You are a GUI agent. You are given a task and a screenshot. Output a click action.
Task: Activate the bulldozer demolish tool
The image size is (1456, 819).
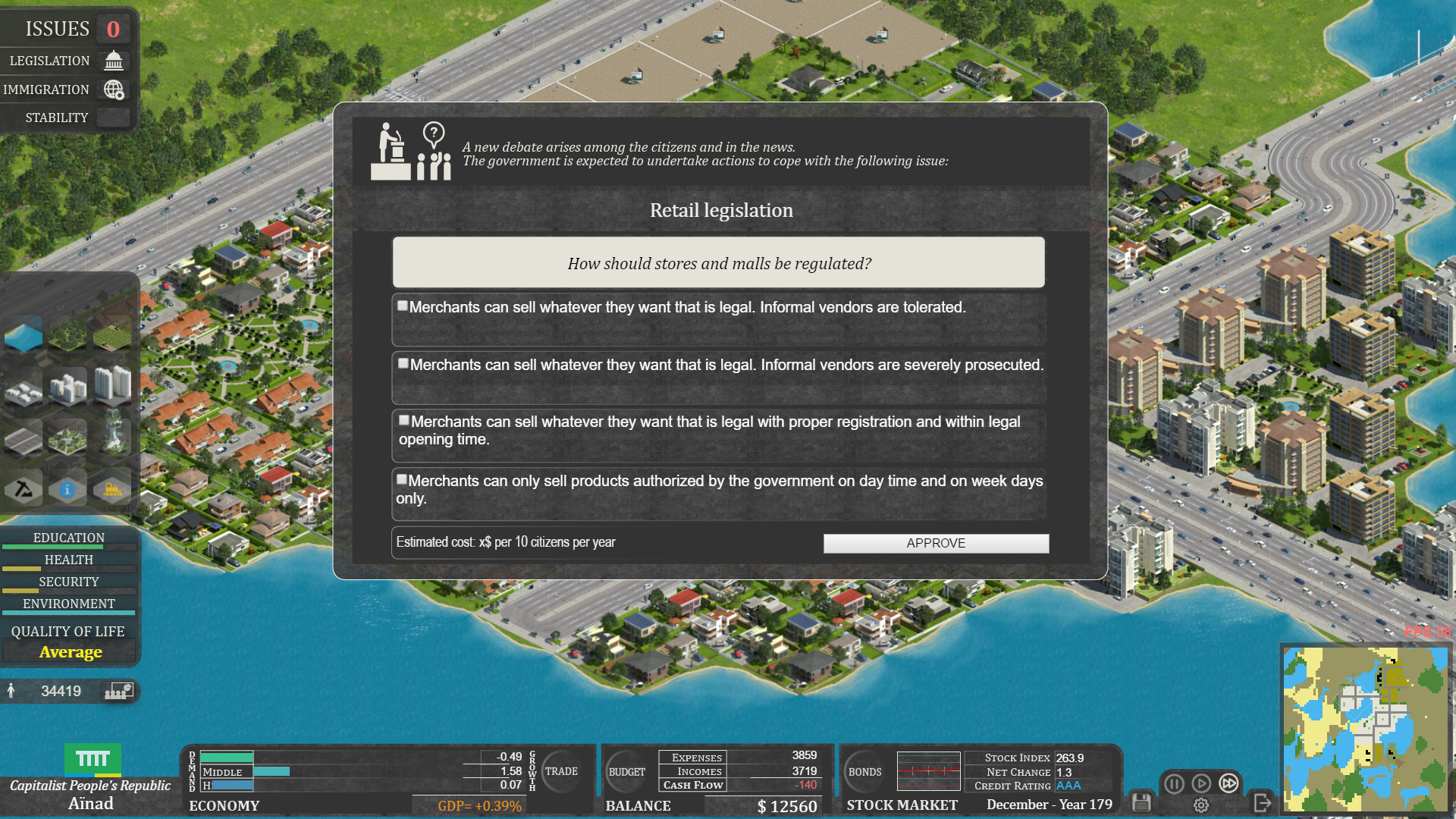[x=111, y=489]
